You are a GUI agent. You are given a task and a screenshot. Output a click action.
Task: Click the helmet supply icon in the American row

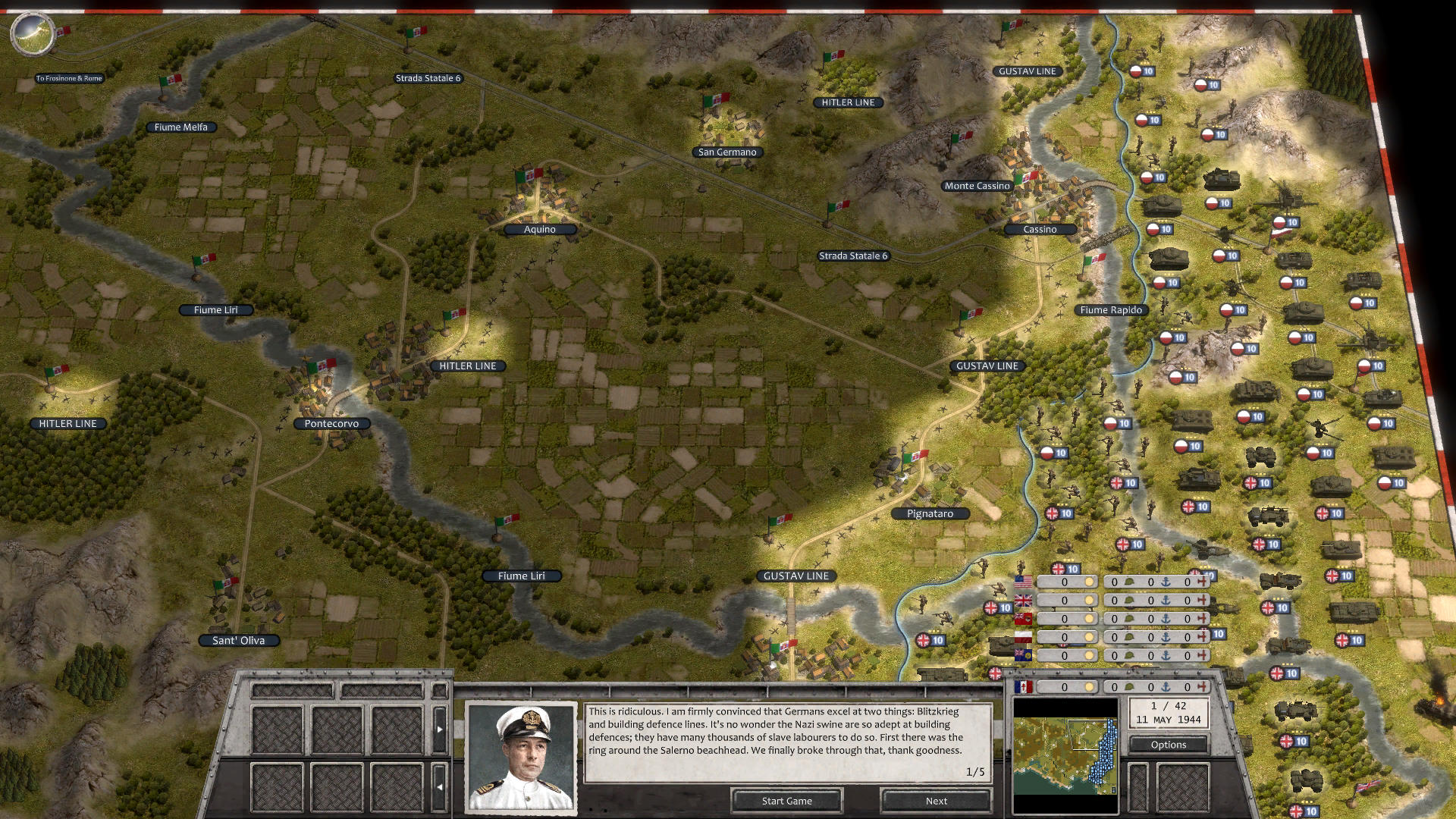tap(1130, 582)
